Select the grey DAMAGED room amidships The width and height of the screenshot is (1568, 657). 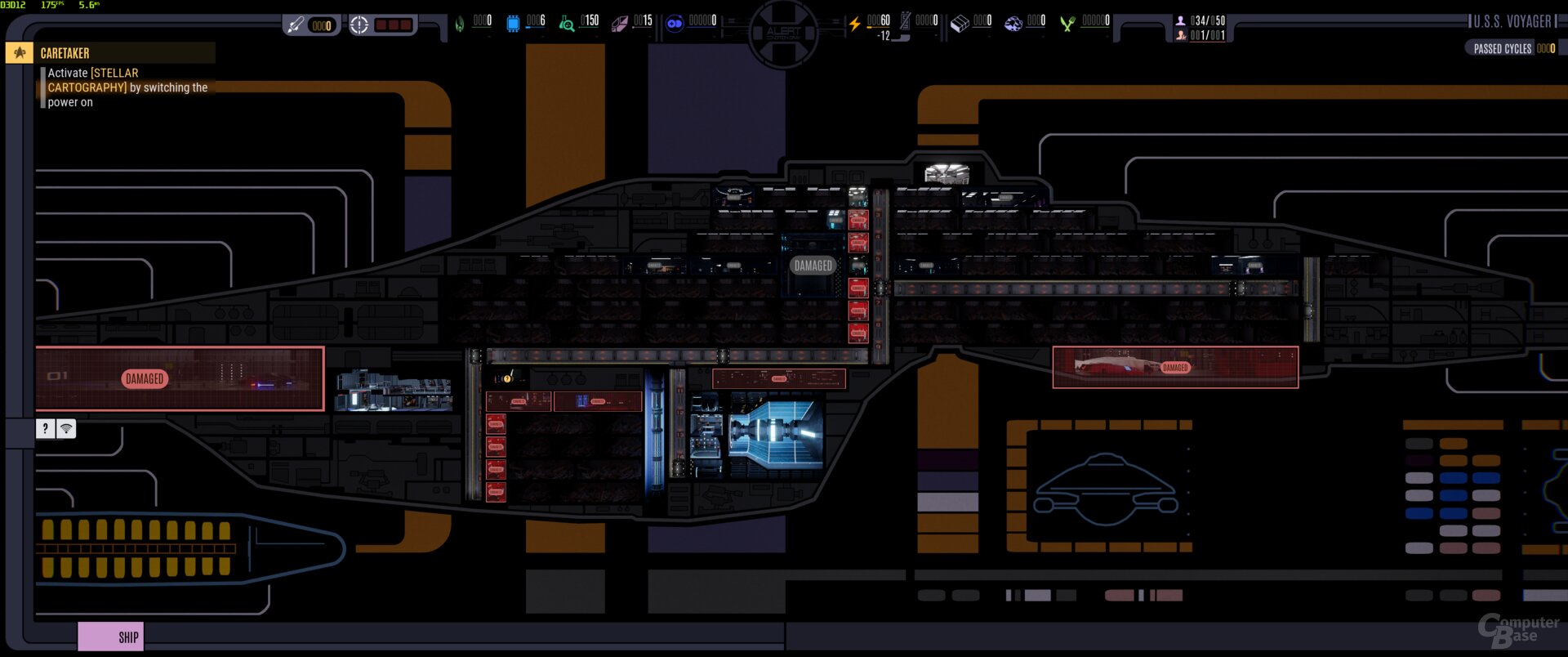coord(813,266)
